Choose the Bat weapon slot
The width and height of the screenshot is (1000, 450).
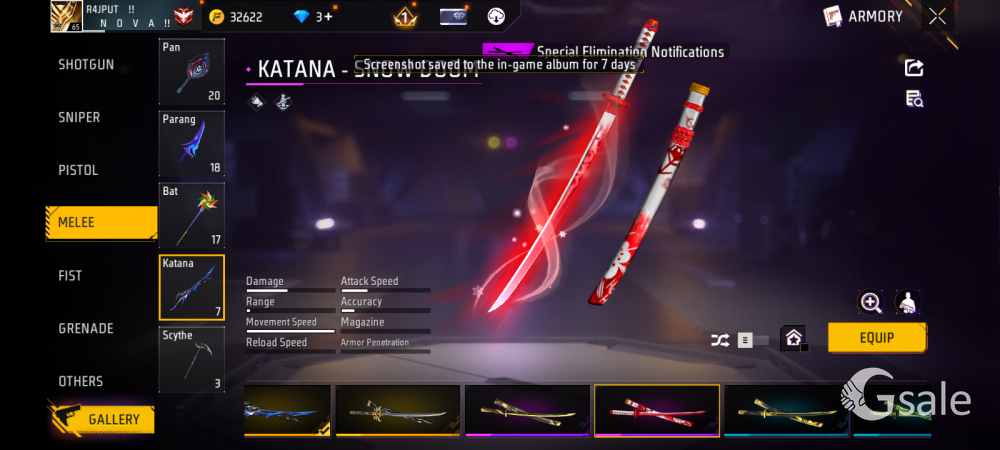pyautogui.click(x=192, y=215)
